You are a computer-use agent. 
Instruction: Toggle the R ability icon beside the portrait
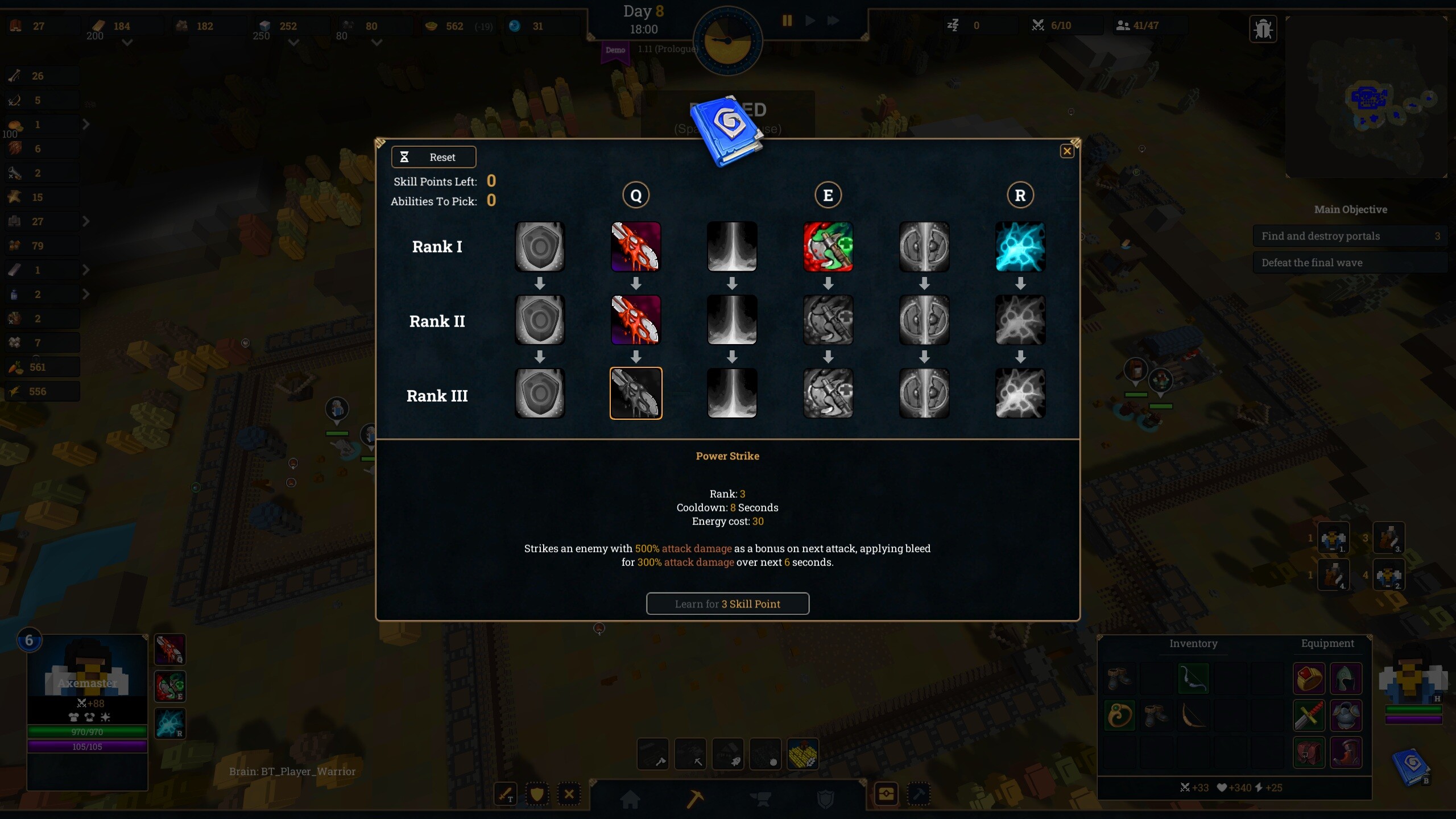coord(170,723)
